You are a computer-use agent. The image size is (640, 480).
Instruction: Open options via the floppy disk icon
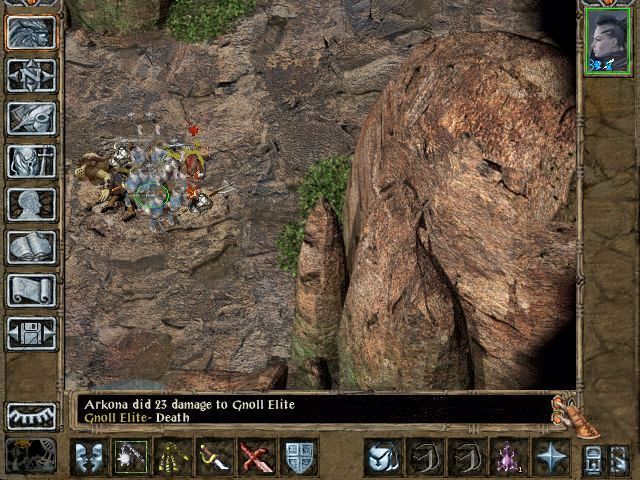click(31, 332)
